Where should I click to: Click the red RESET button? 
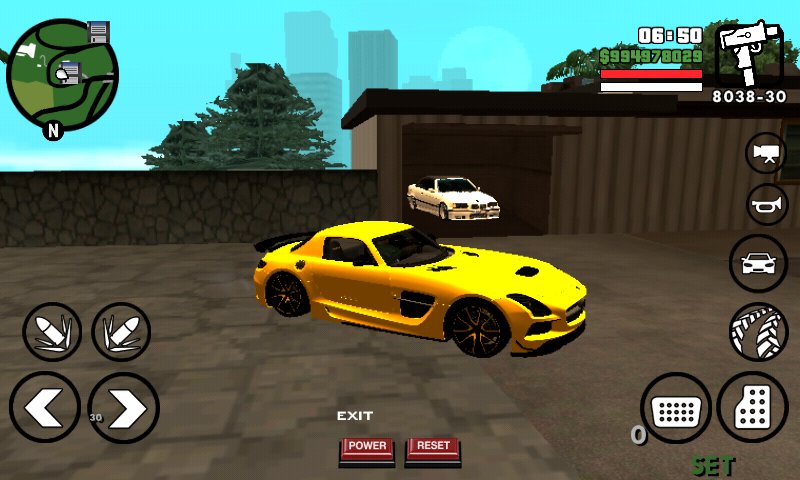(x=433, y=448)
